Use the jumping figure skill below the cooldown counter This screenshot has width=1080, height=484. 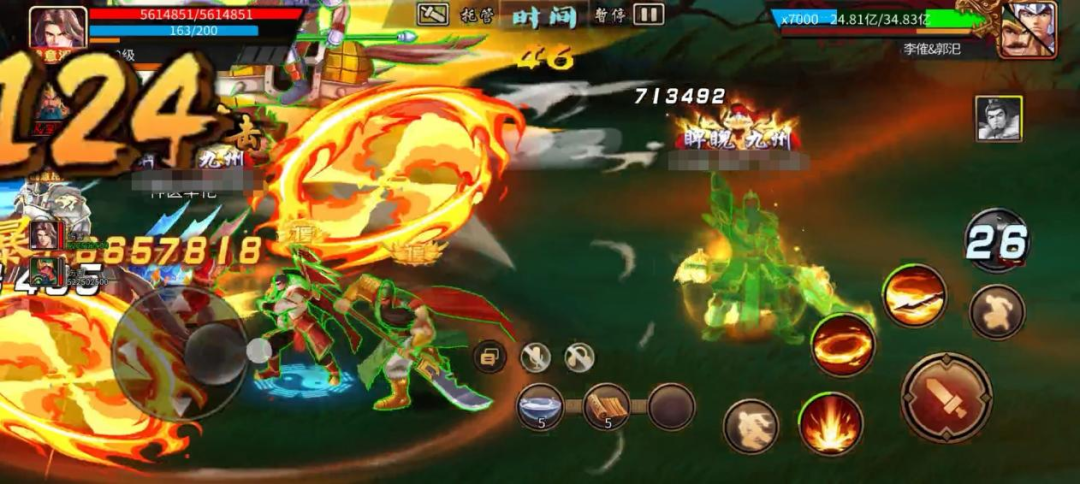(x=997, y=311)
